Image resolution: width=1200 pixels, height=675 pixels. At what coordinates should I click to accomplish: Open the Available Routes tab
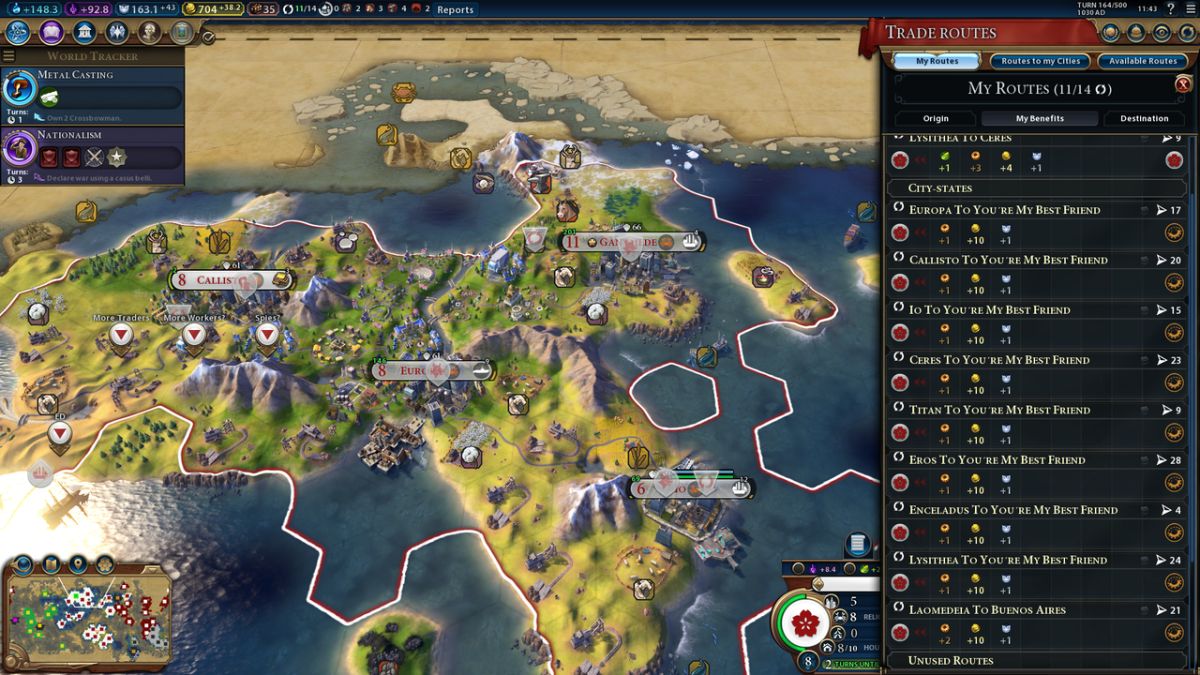[1144, 61]
